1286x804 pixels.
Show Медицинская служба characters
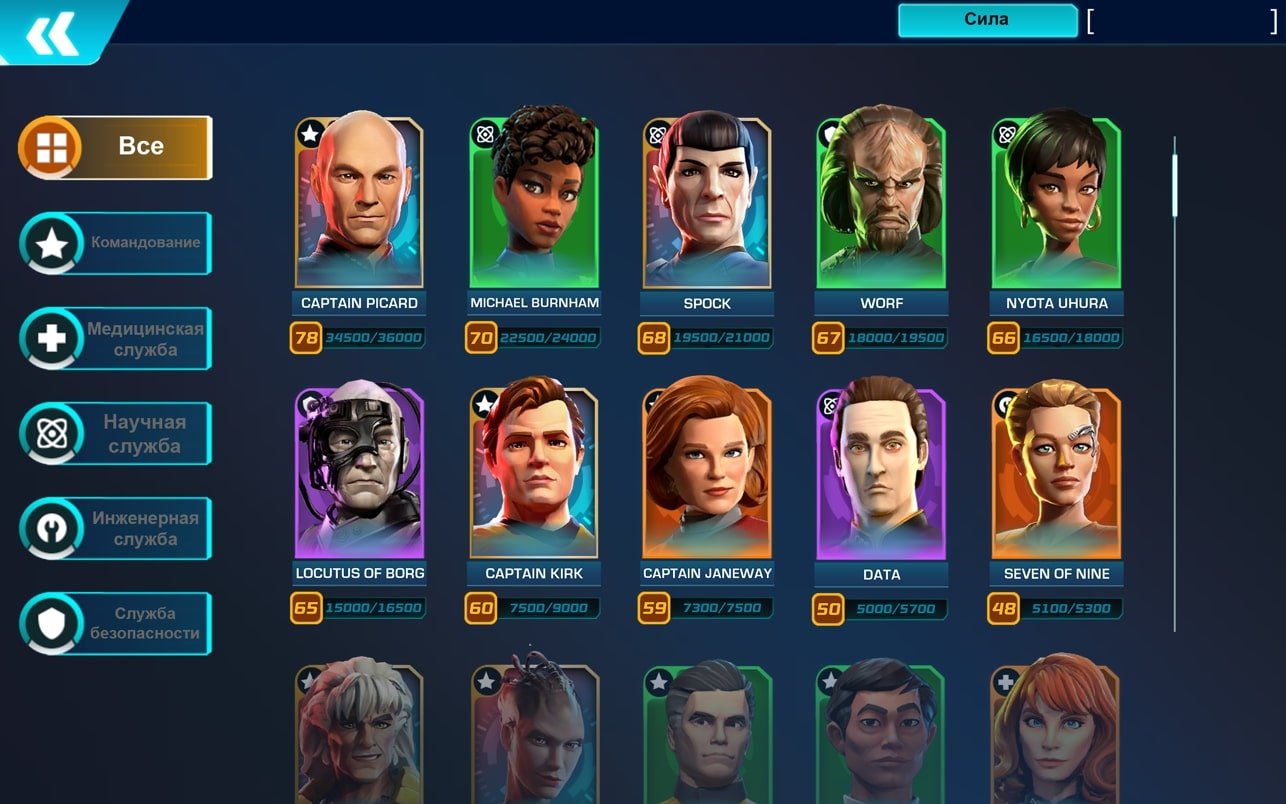[x=116, y=339]
